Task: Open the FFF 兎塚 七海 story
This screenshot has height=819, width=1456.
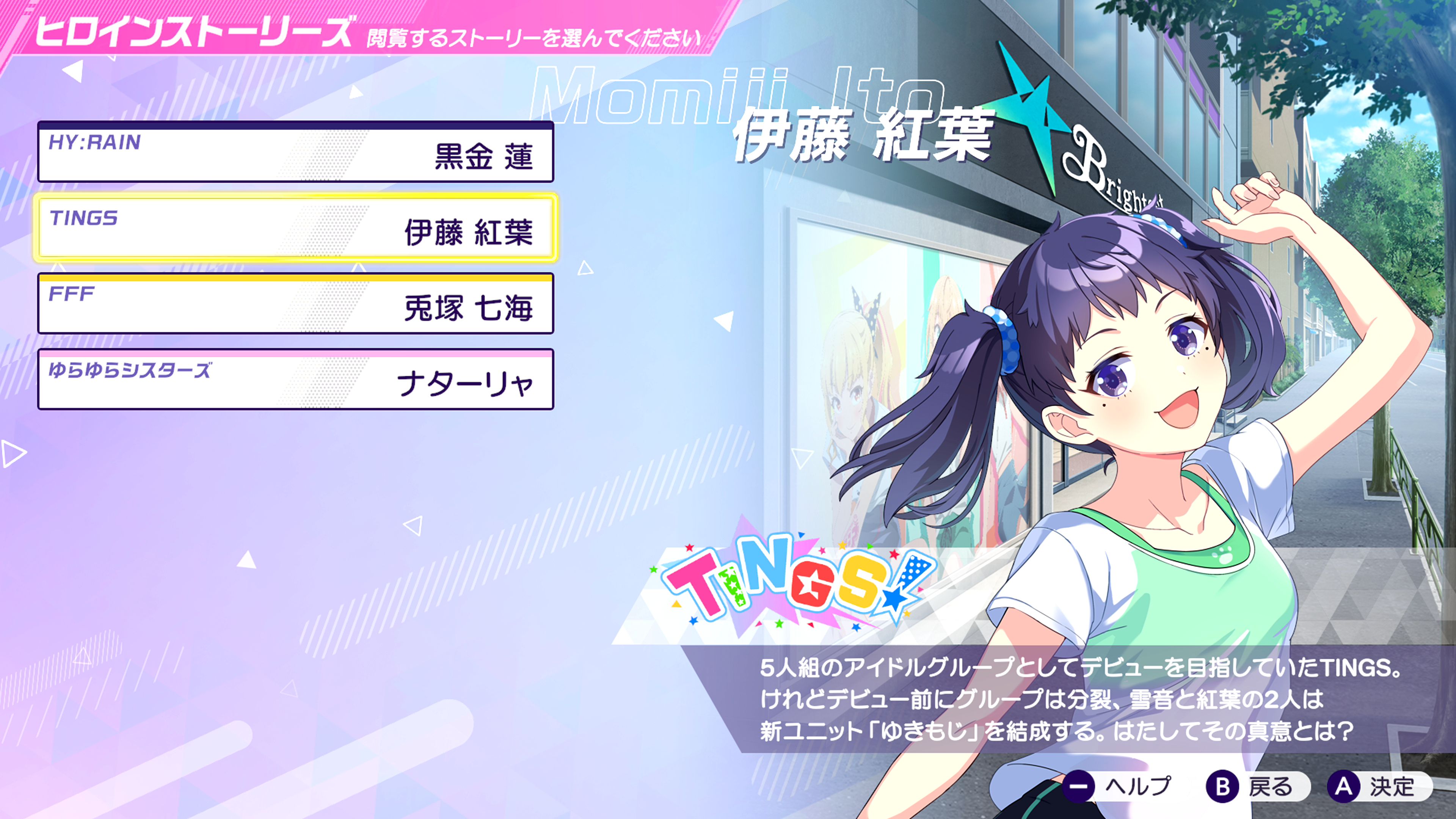Action: point(295,304)
